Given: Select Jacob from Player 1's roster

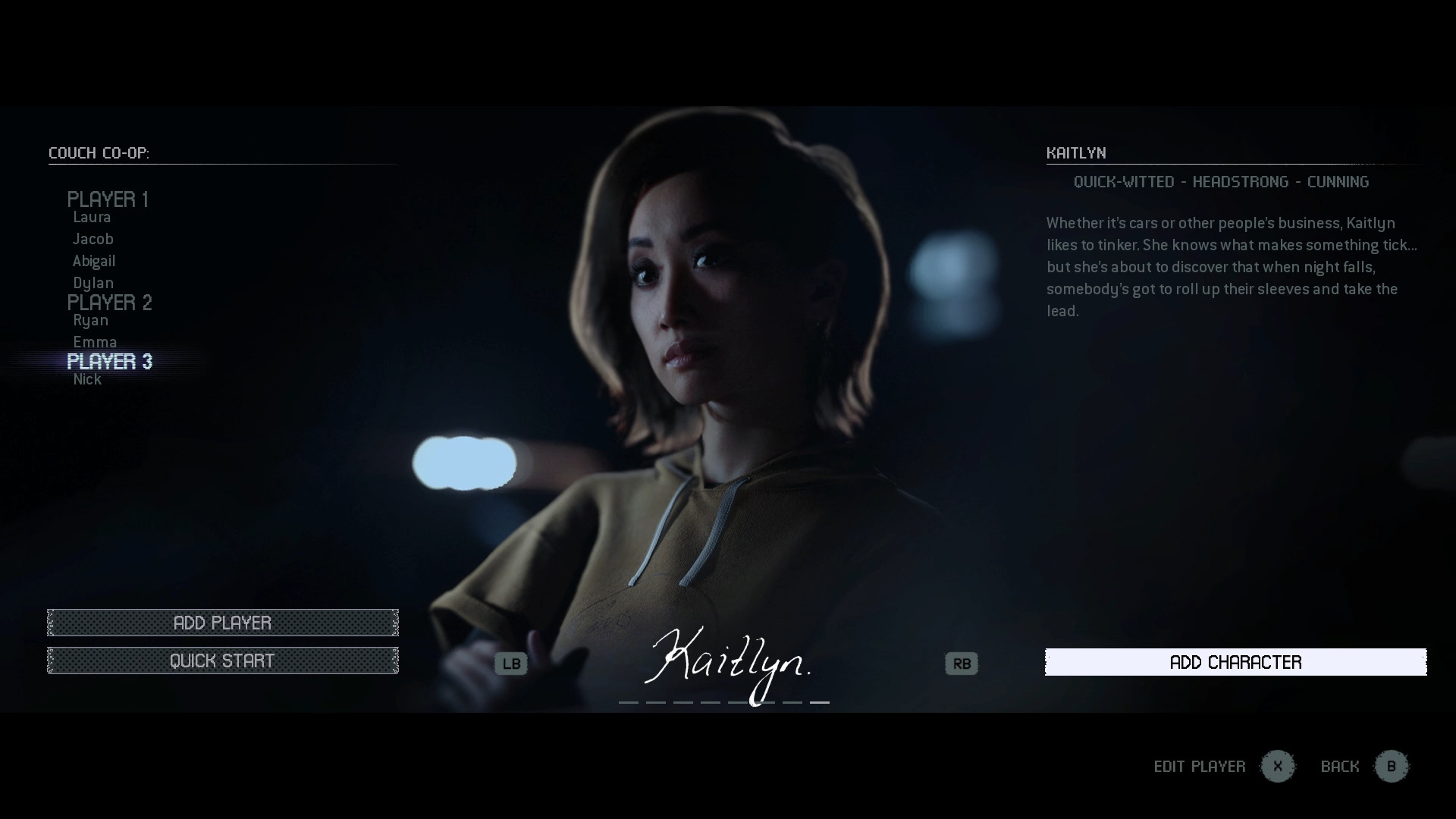Looking at the screenshot, I should [x=93, y=239].
